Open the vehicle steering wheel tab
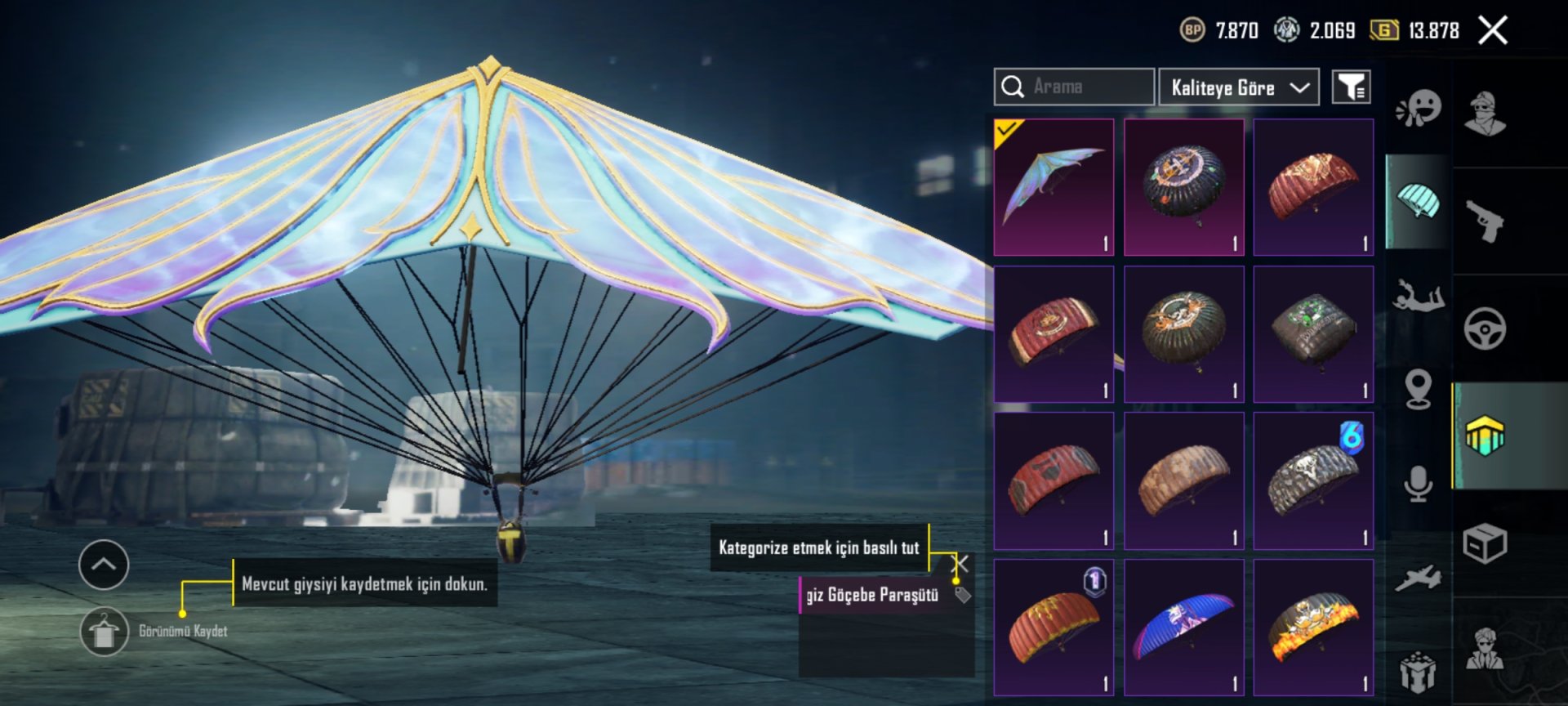 (x=1485, y=328)
